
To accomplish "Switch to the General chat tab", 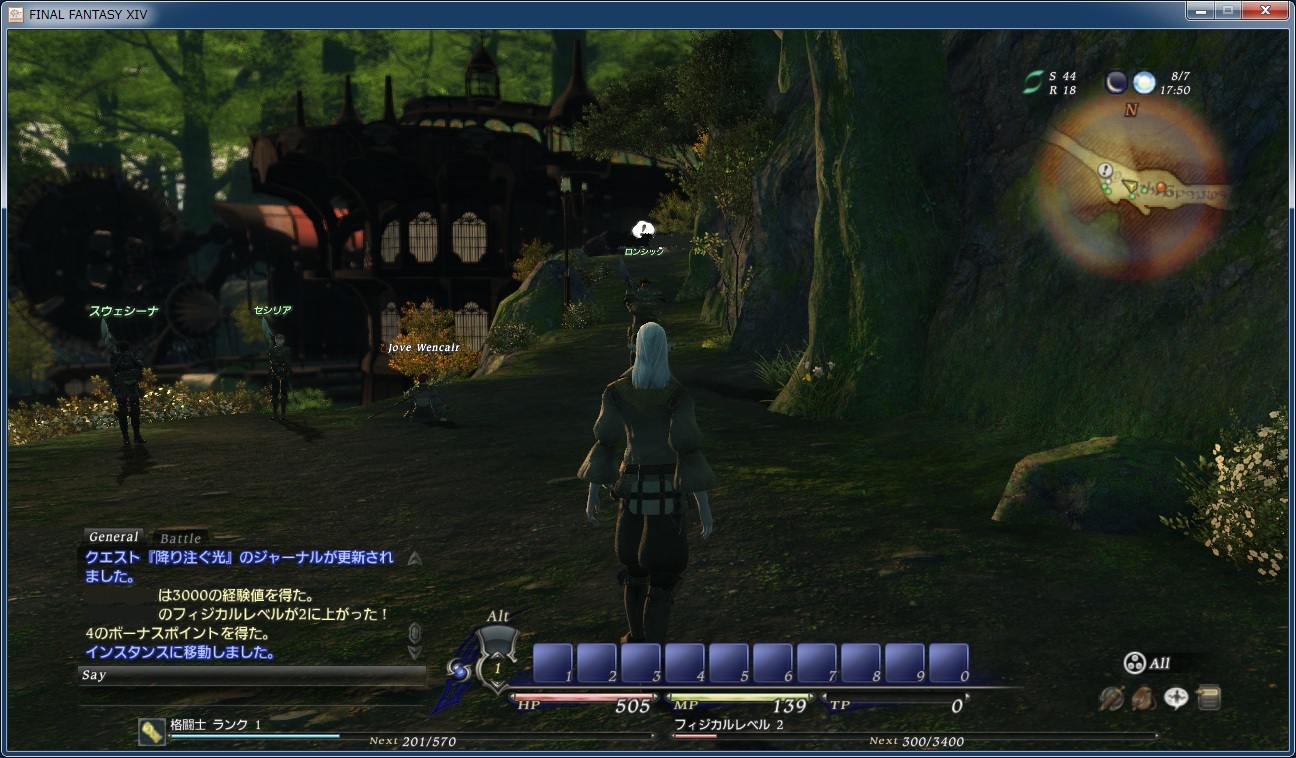I will coord(113,537).
